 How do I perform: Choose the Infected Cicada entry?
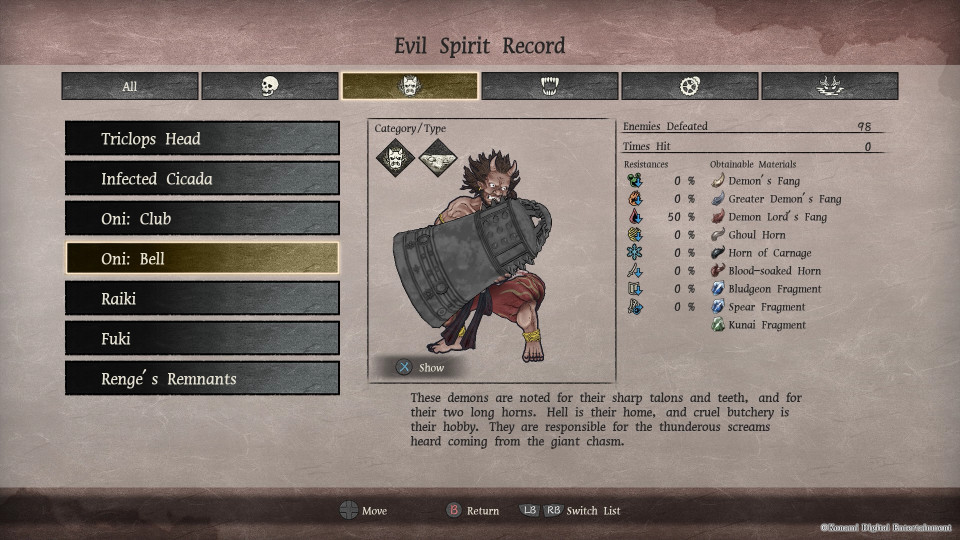[202, 179]
